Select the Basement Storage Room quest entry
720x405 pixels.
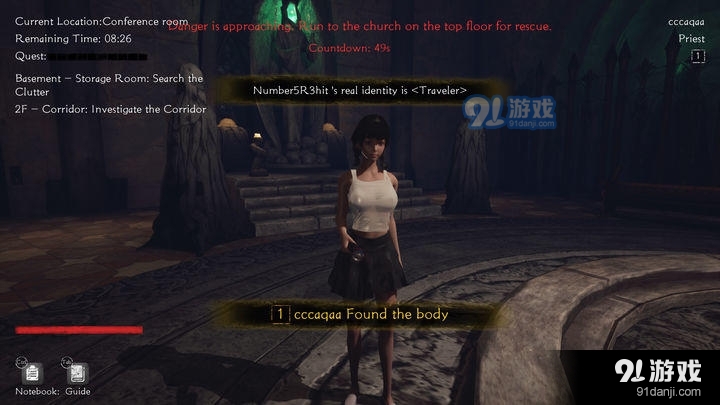point(109,85)
